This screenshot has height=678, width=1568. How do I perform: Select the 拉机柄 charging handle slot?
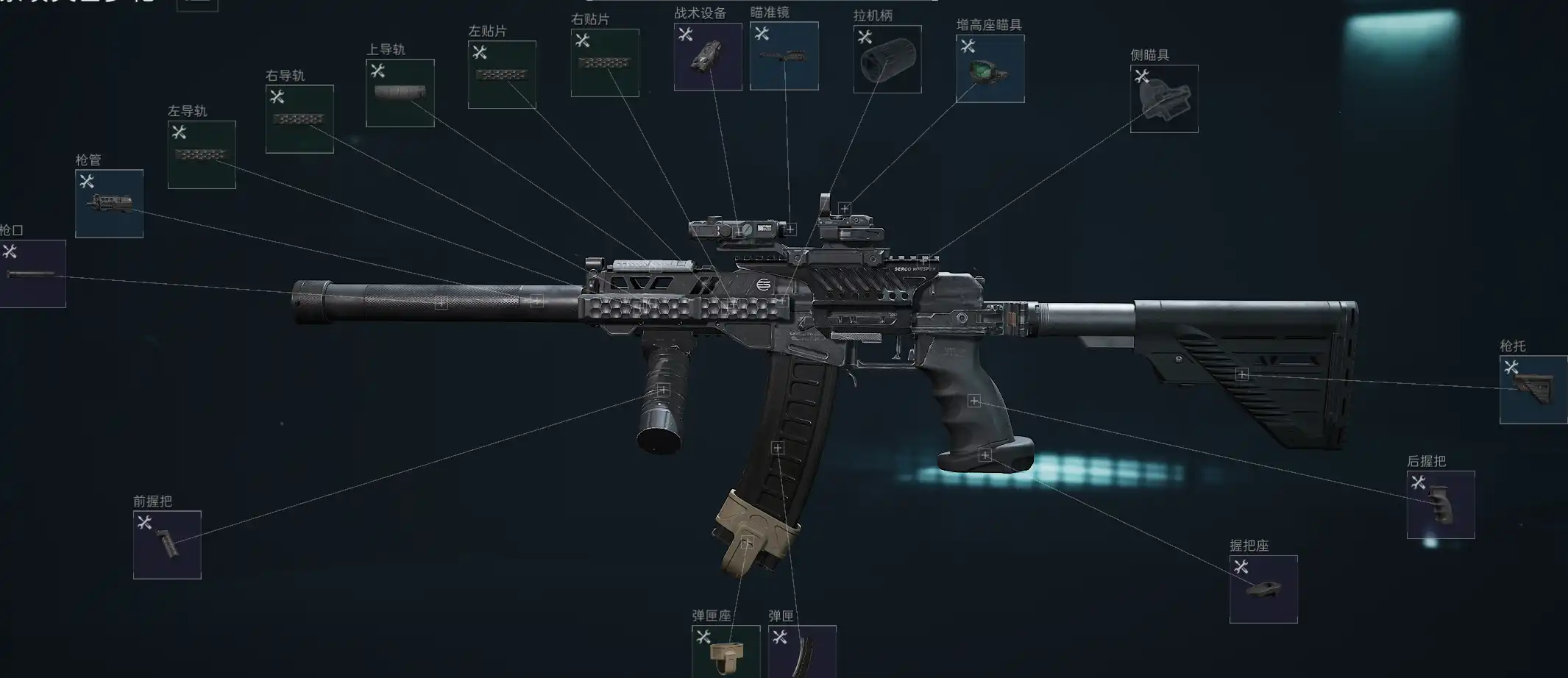click(887, 59)
